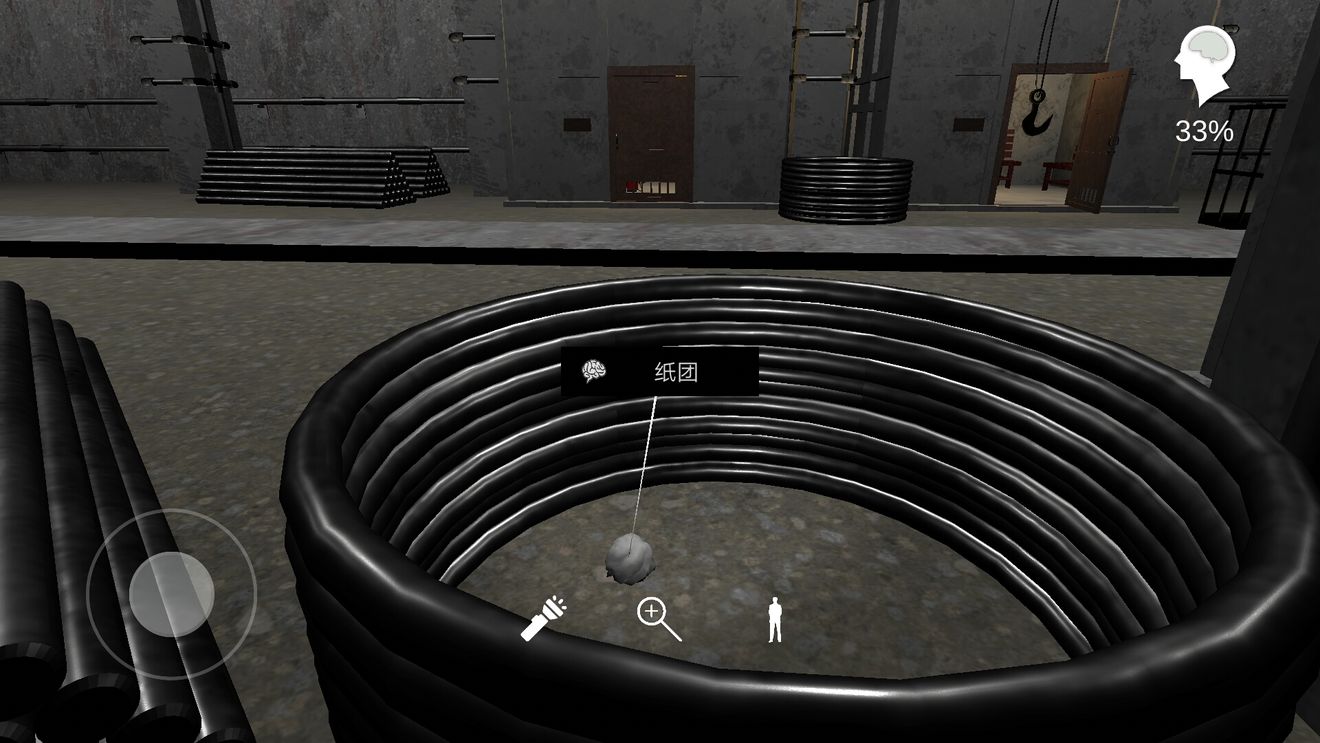Tap the virtual movement joystick
Viewport: 1320px width, 743px height.
(171, 593)
